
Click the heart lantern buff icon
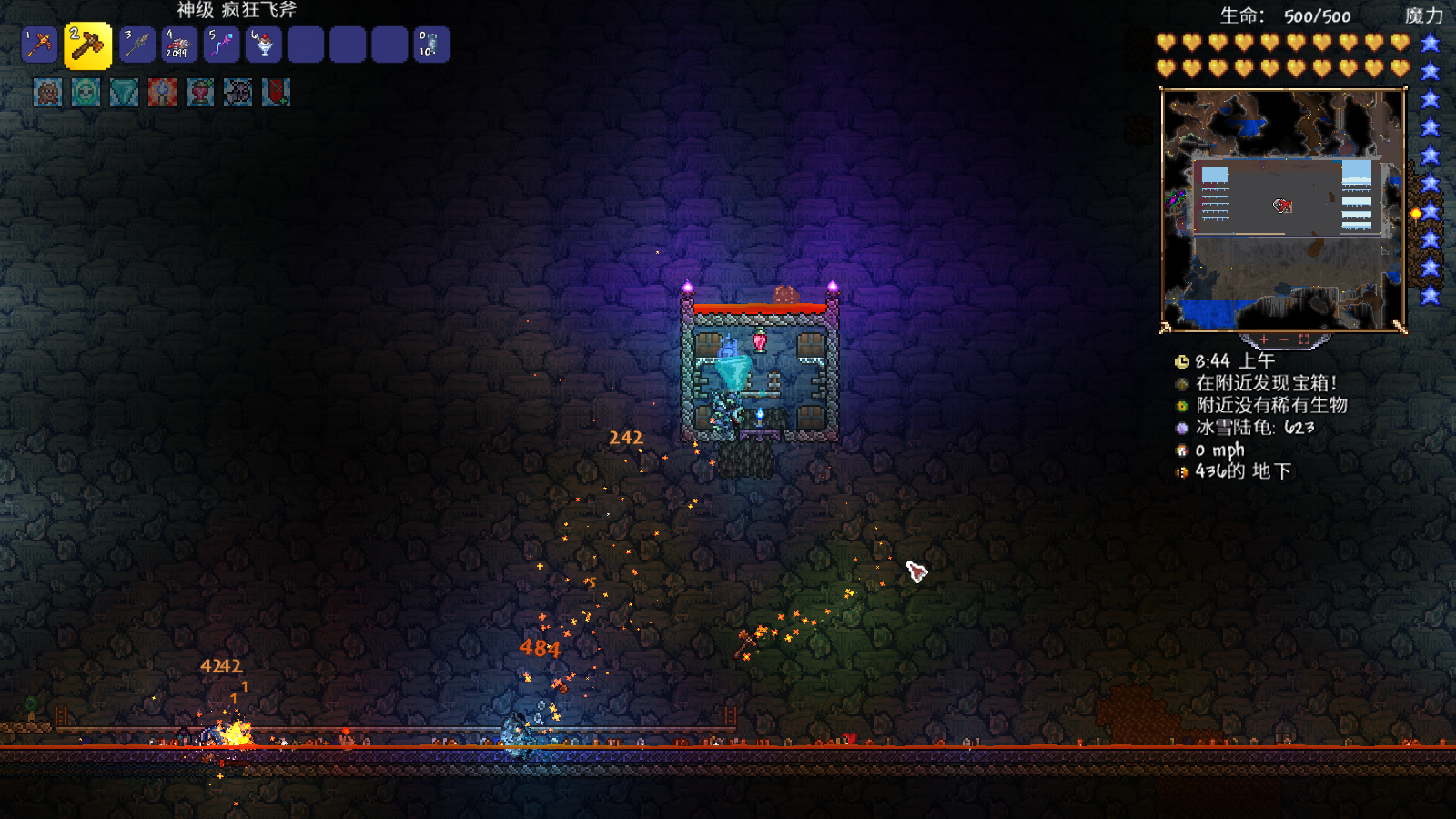[200, 92]
